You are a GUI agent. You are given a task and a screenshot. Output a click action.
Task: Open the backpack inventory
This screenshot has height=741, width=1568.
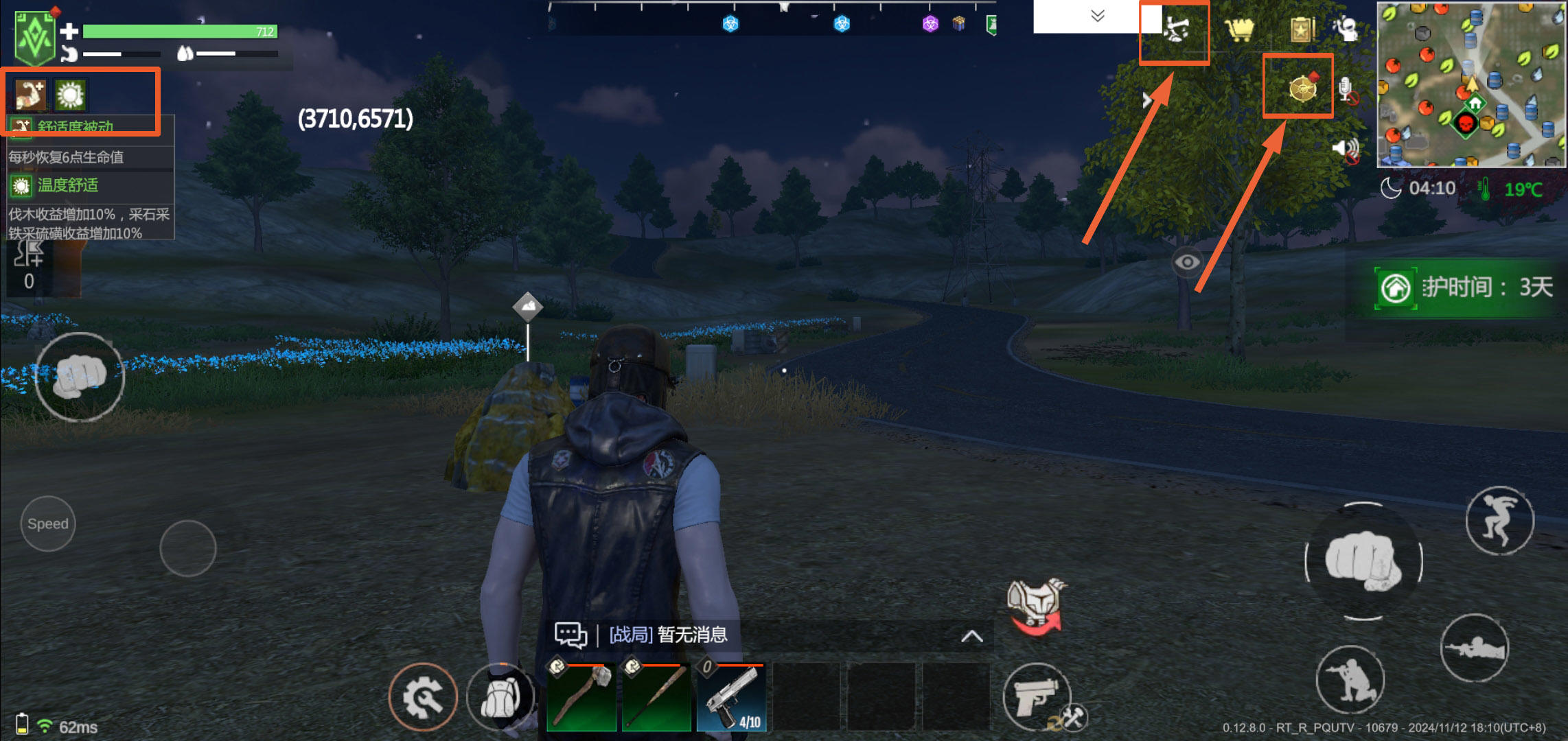(x=501, y=698)
